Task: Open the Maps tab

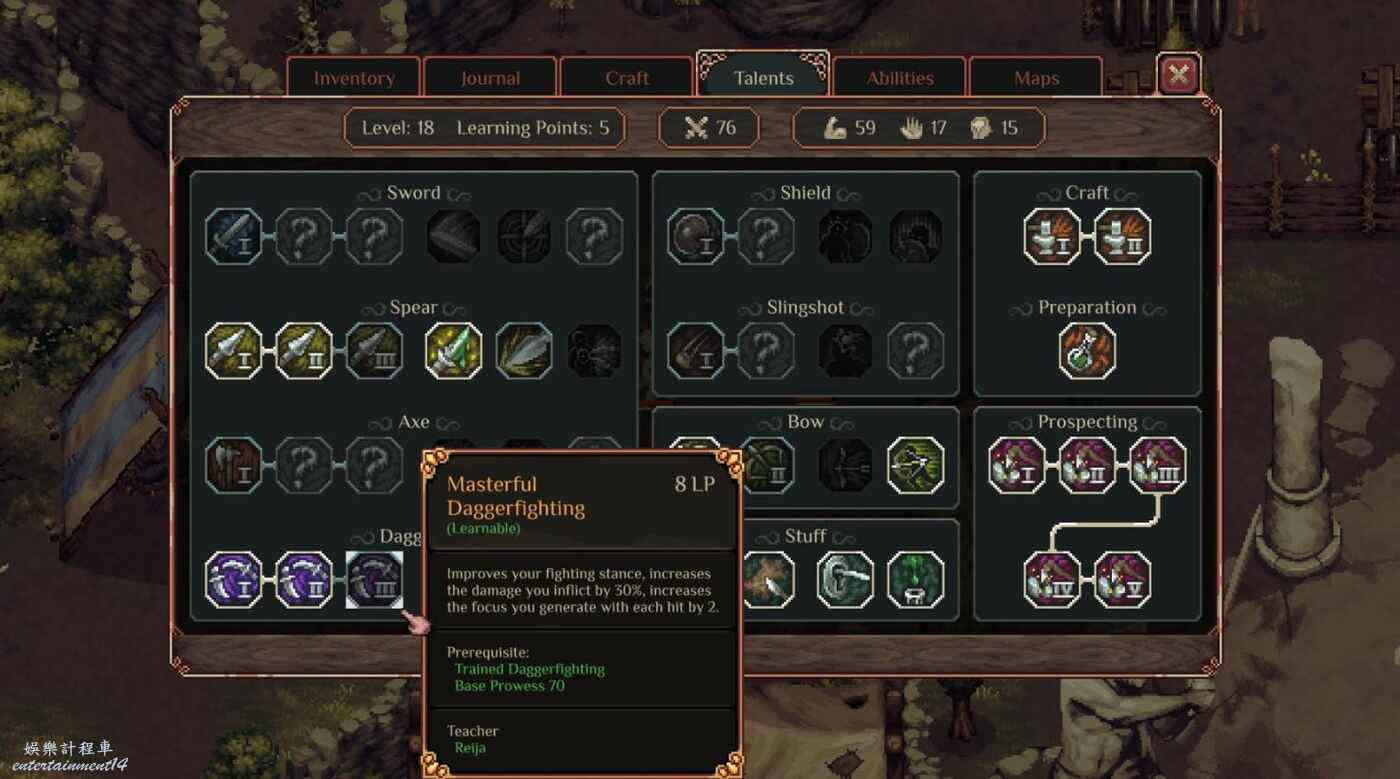Action: click(1036, 78)
